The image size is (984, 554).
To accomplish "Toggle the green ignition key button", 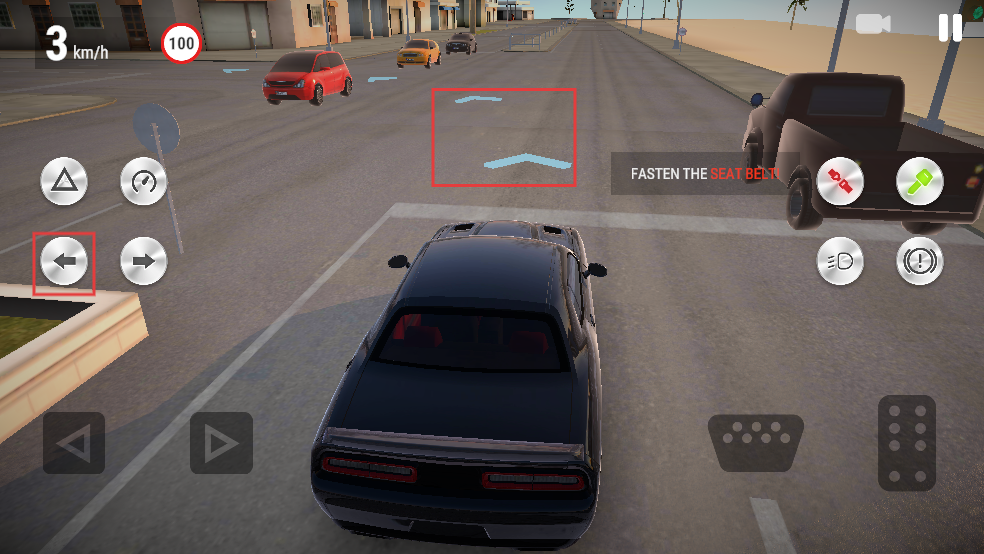I will [x=919, y=182].
